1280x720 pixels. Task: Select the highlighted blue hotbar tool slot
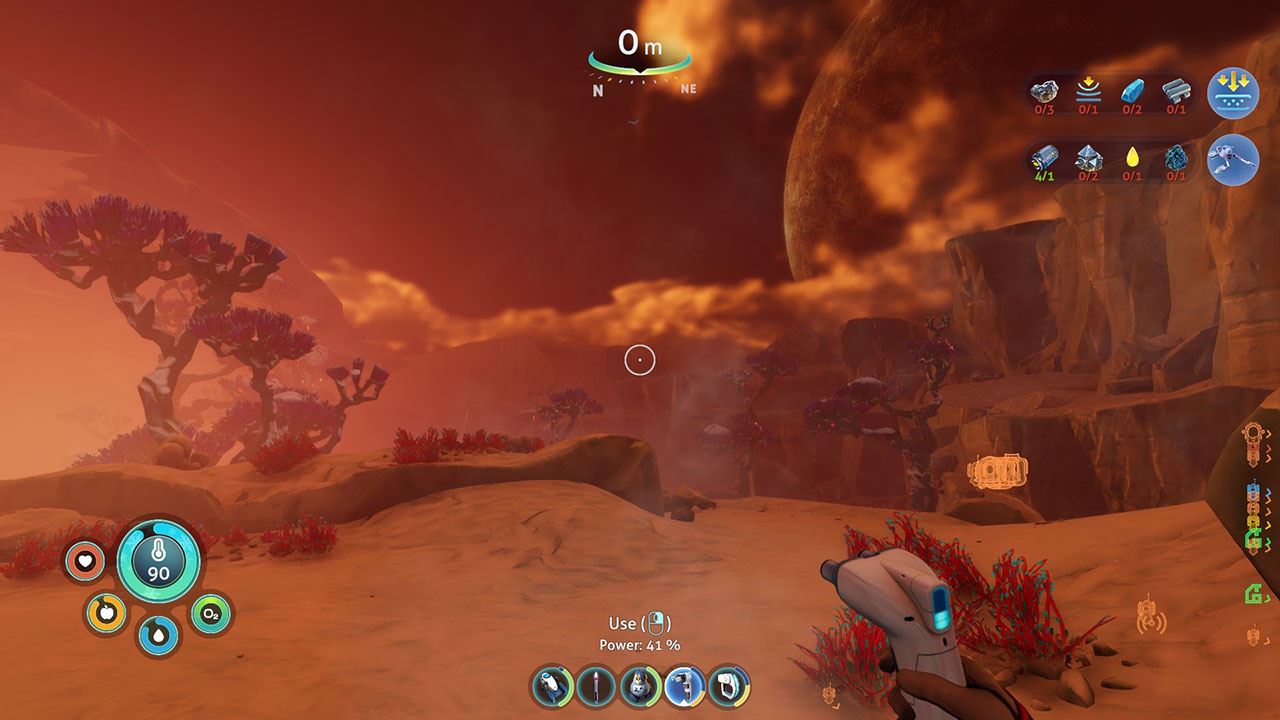click(x=685, y=686)
